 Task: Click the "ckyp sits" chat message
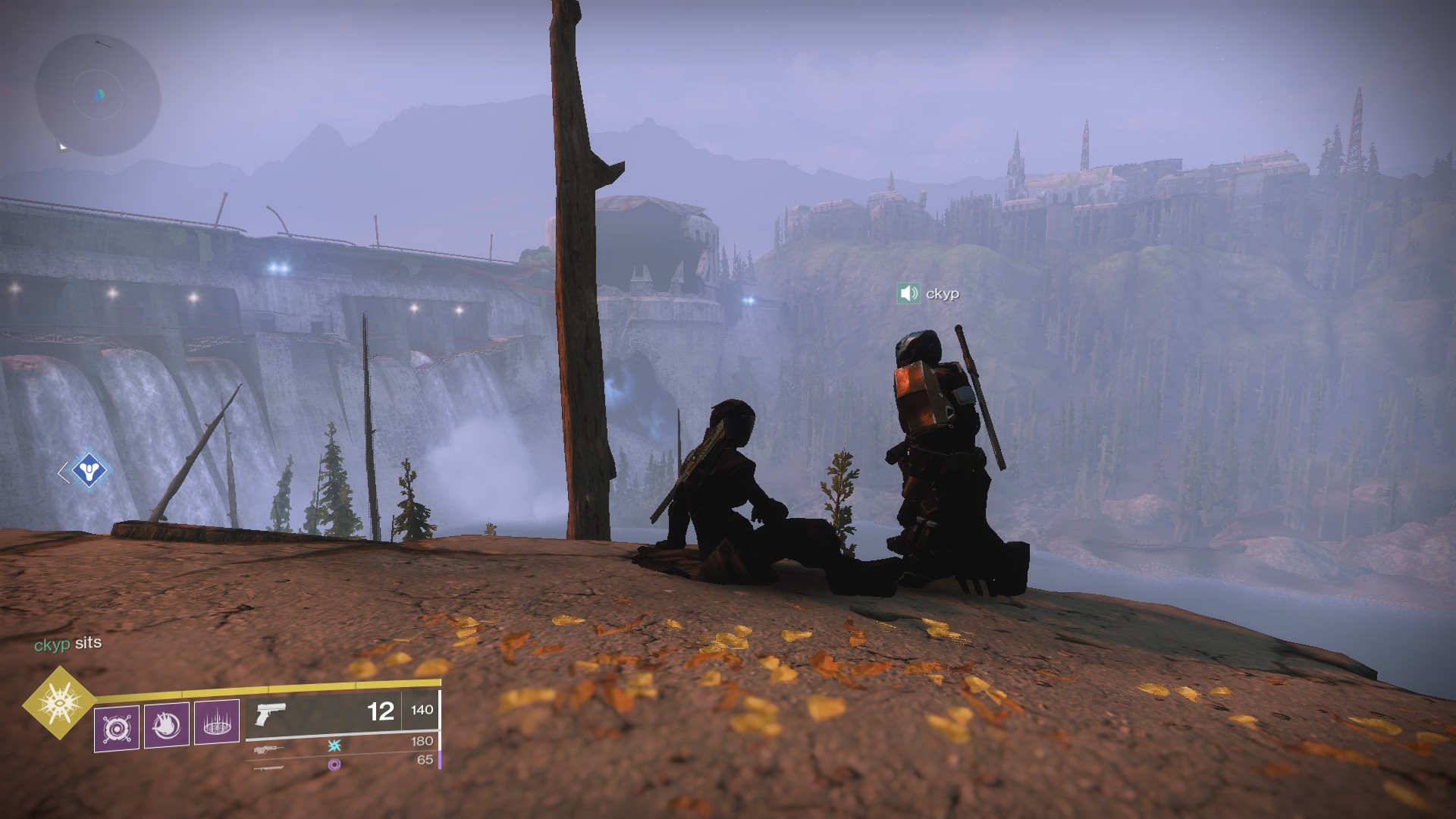67,643
